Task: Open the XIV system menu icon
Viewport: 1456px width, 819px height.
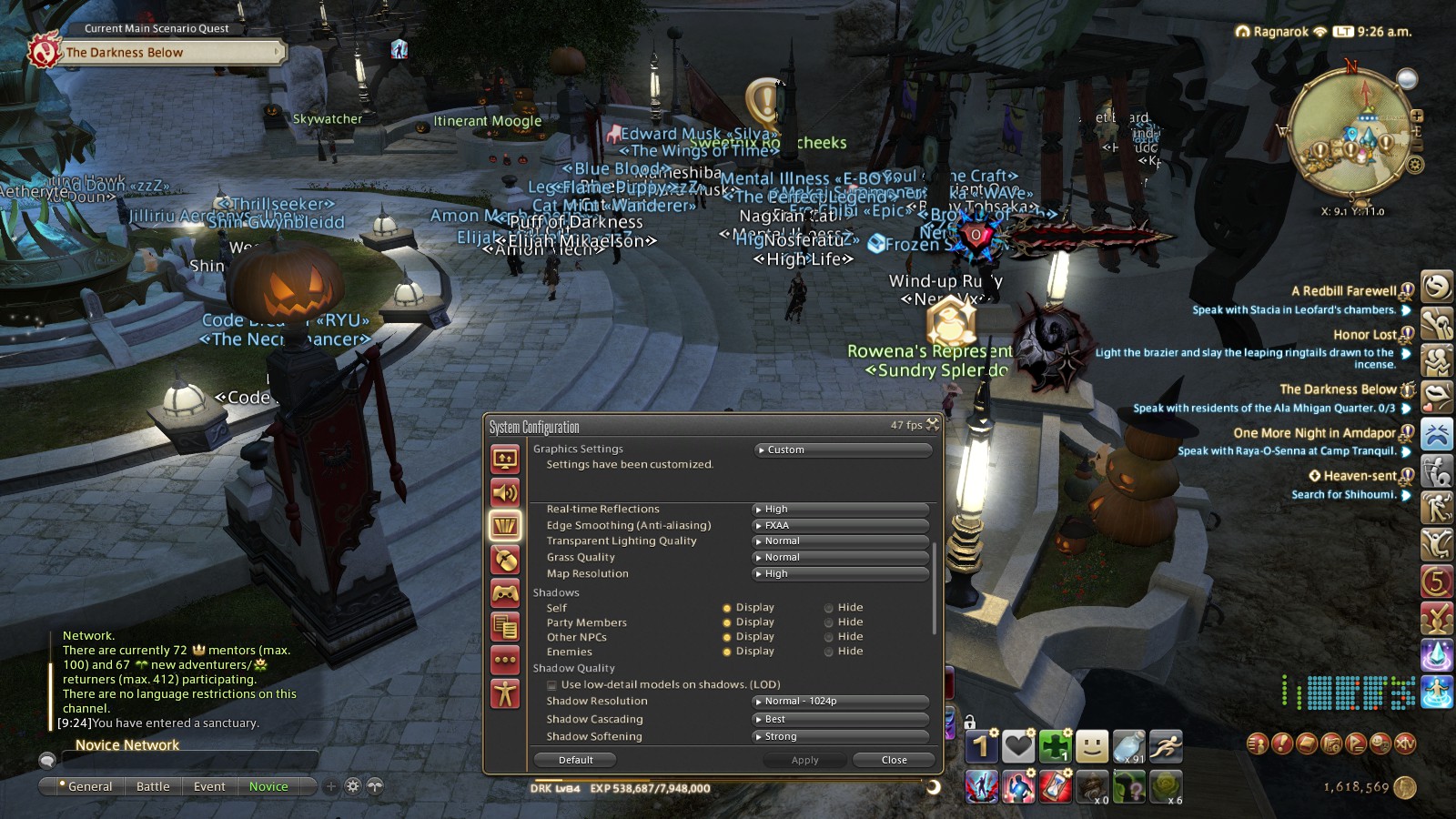Action: [x=1406, y=743]
